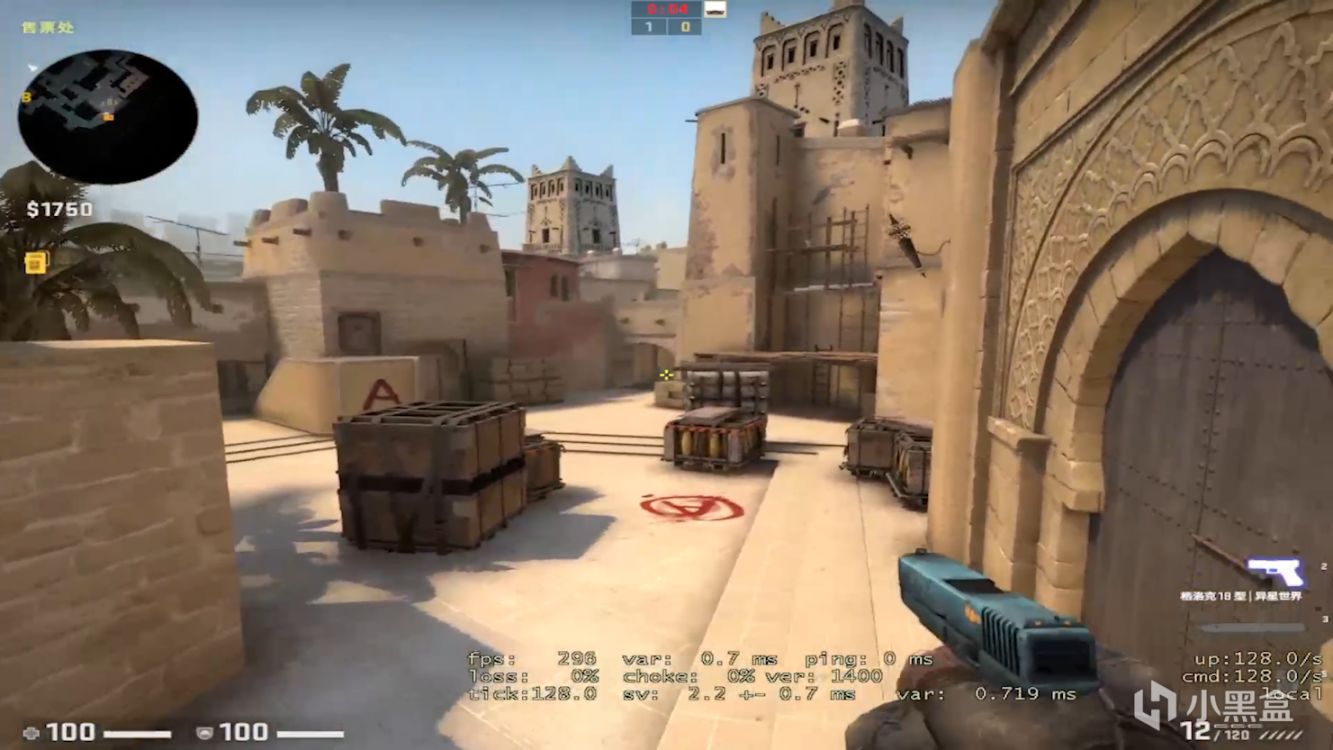Select the knife icon in slot 3
This screenshot has height=750, width=1333.
pos(1250,628)
